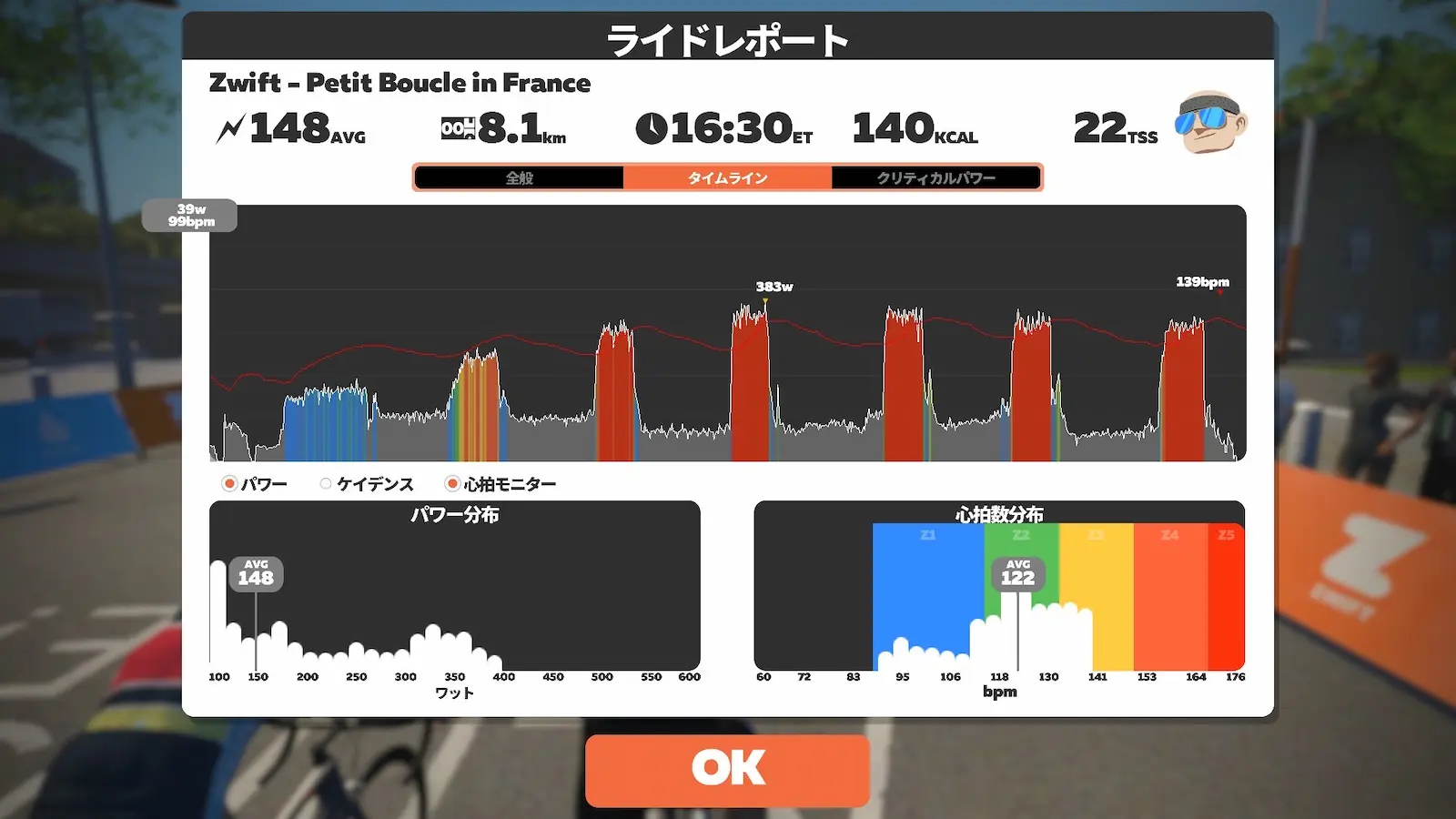
Task: Click the yellow 383w peak marker arrow
Action: pyautogui.click(x=767, y=300)
